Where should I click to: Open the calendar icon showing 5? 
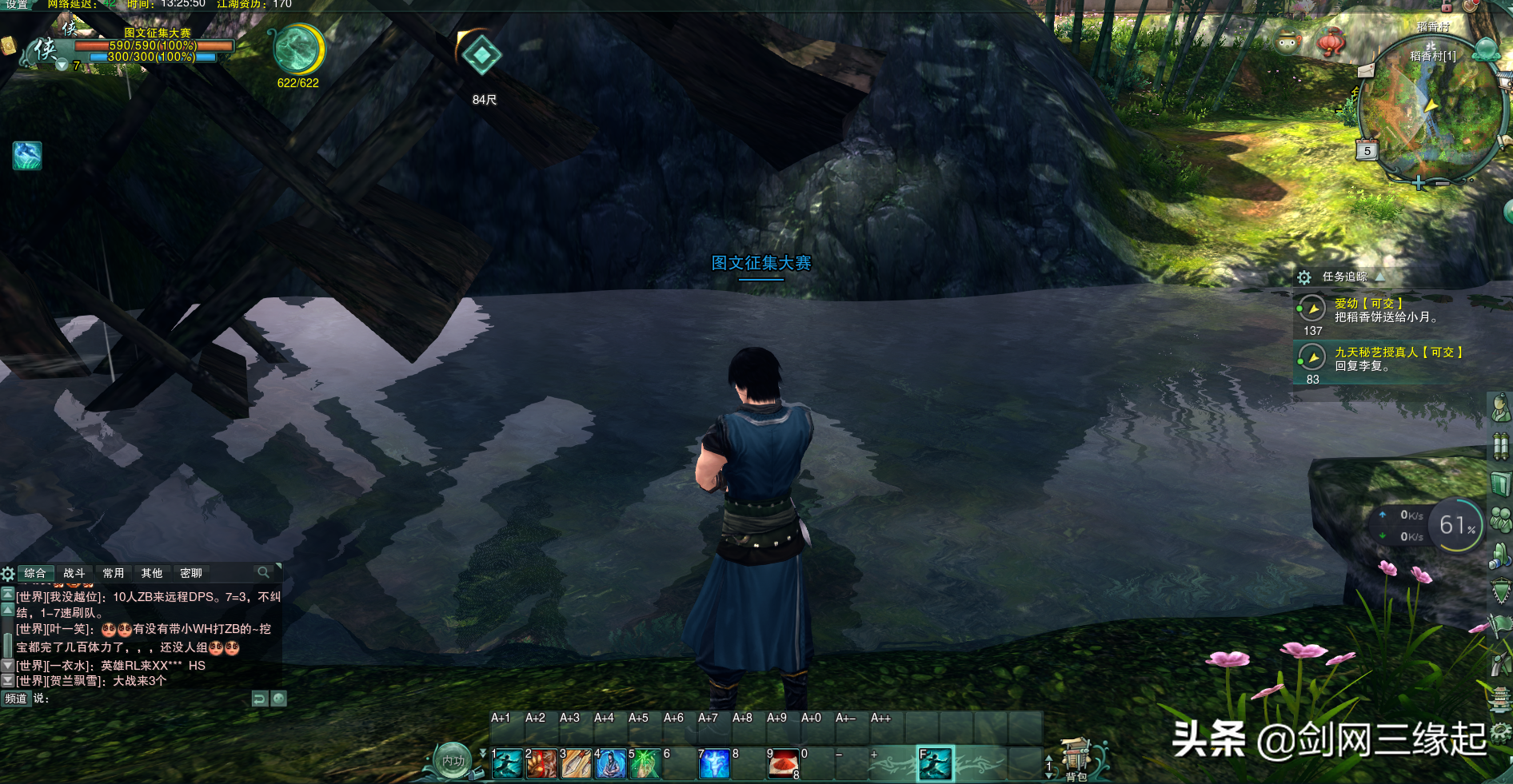pyautogui.click(x=1367, y=150)
